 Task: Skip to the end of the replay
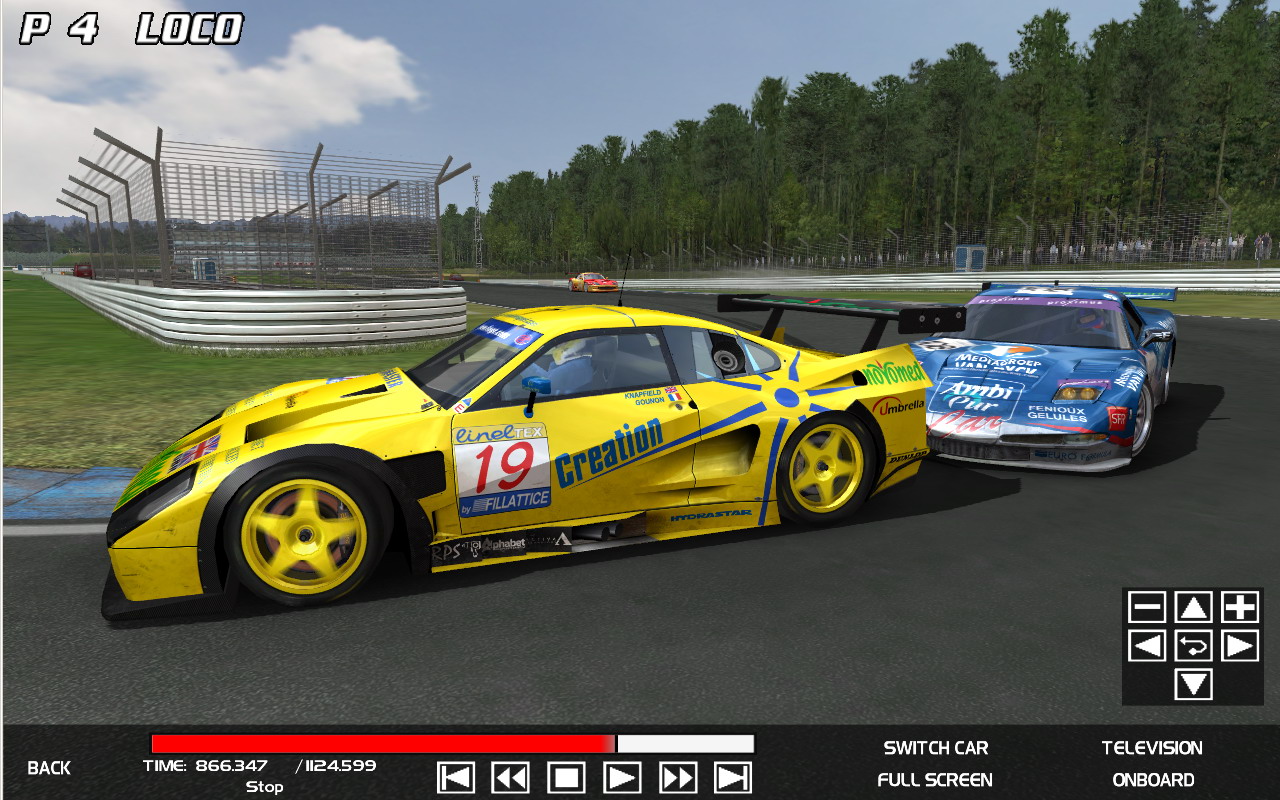coord(733,777)
